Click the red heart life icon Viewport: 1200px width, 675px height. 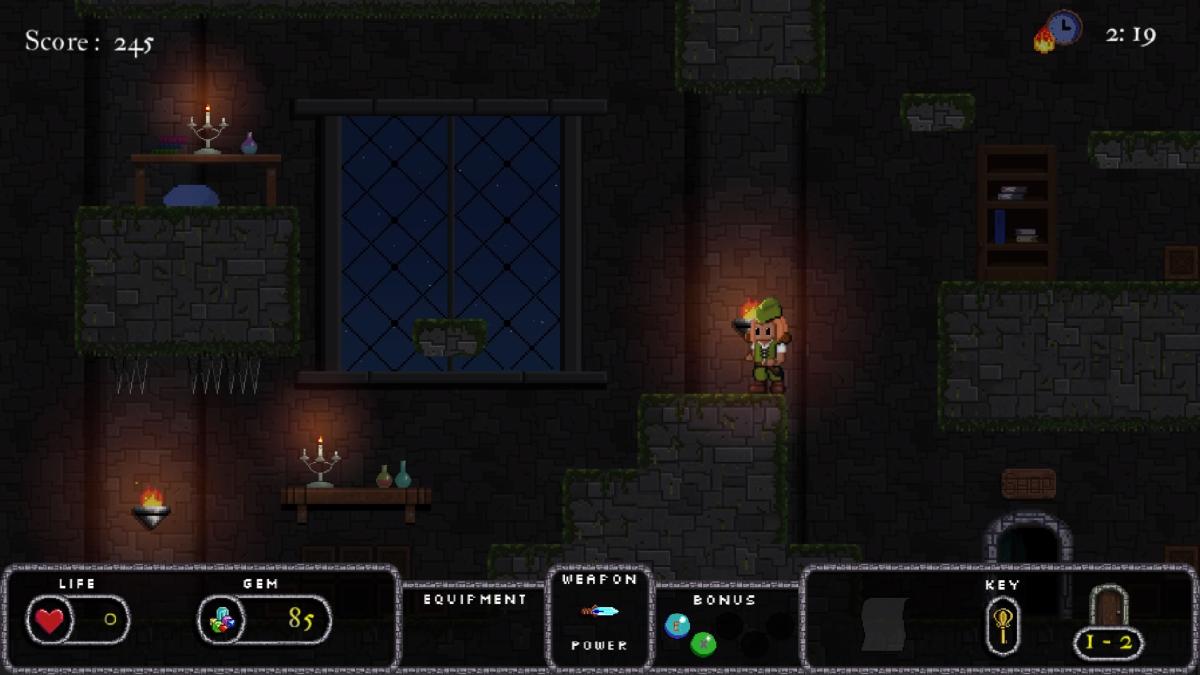(49, 620)
